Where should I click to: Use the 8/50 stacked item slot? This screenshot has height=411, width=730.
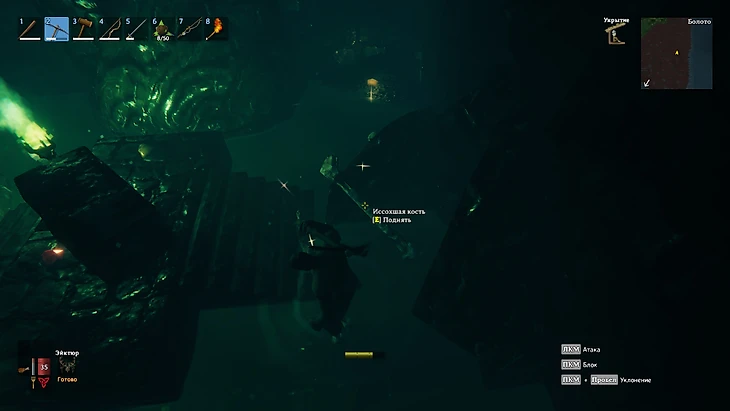pos(164,29)
